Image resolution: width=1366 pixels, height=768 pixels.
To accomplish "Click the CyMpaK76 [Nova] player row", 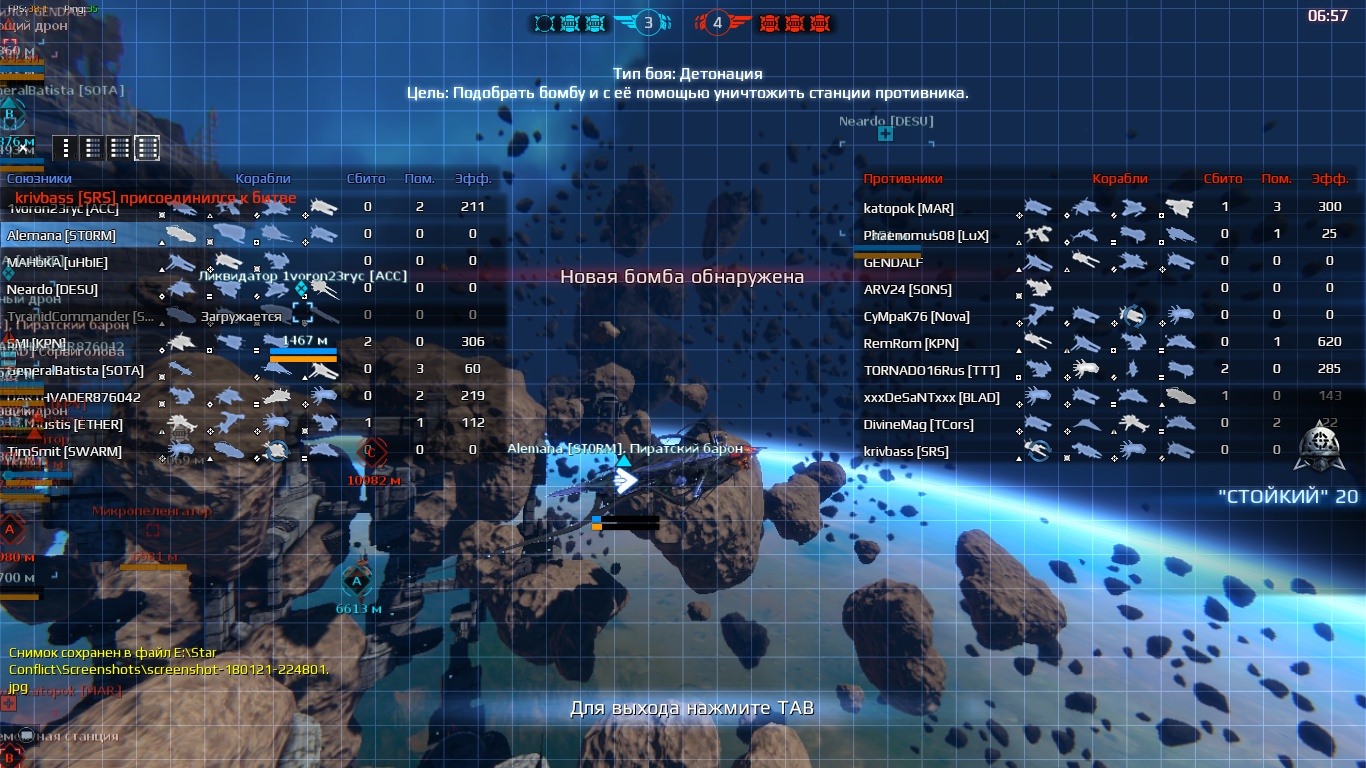I will [916, 316].
